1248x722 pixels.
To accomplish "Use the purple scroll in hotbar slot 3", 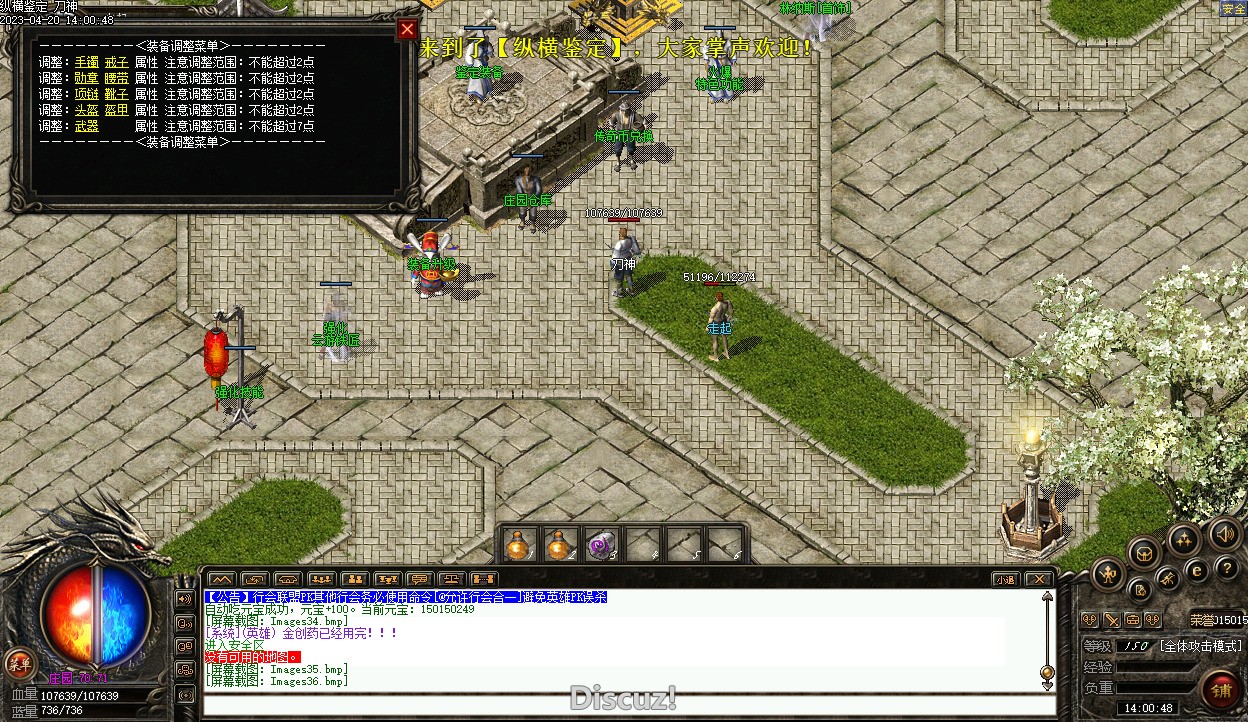I will [600, 545].
